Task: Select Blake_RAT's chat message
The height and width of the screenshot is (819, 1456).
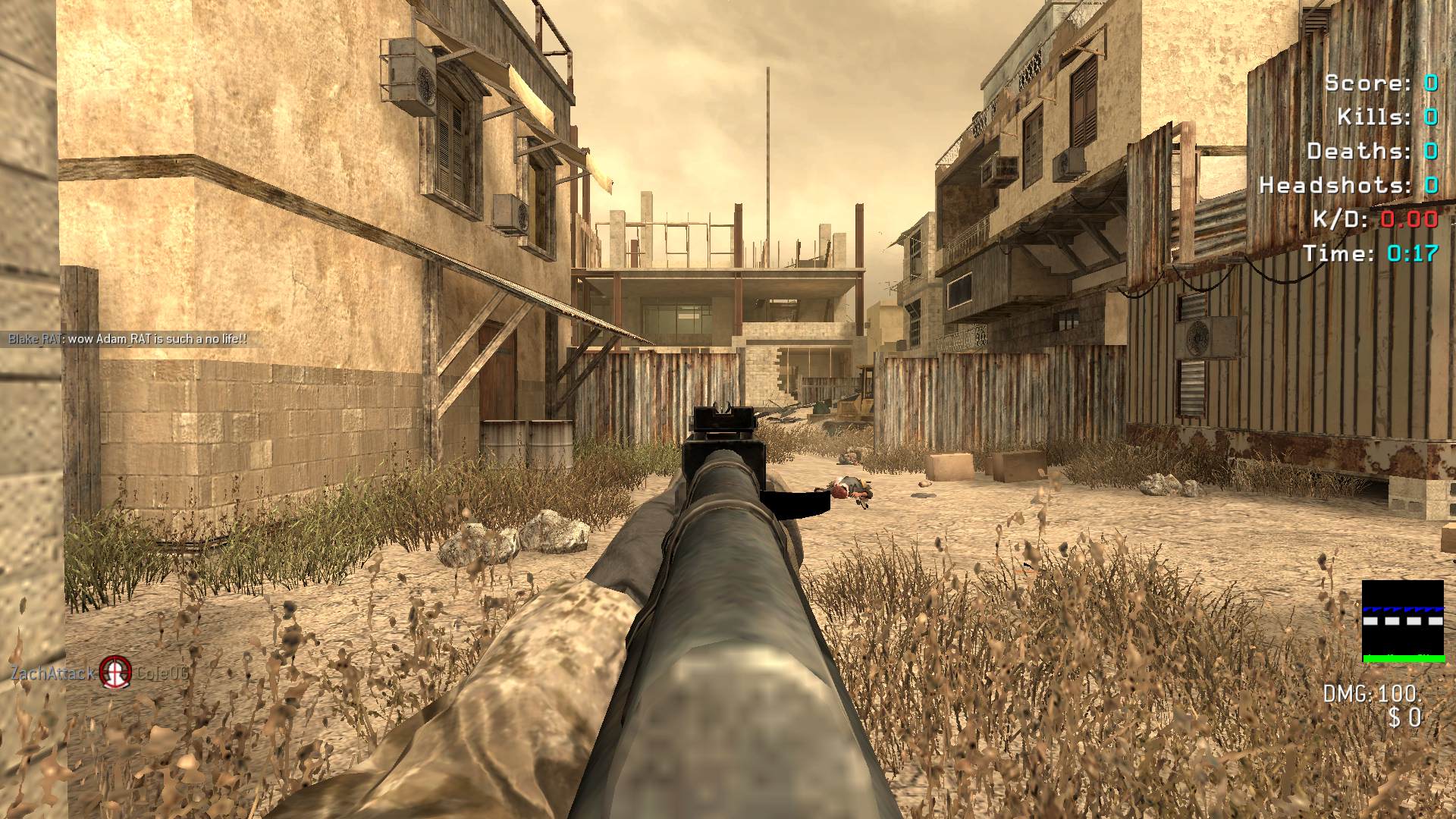Action: 127,339
